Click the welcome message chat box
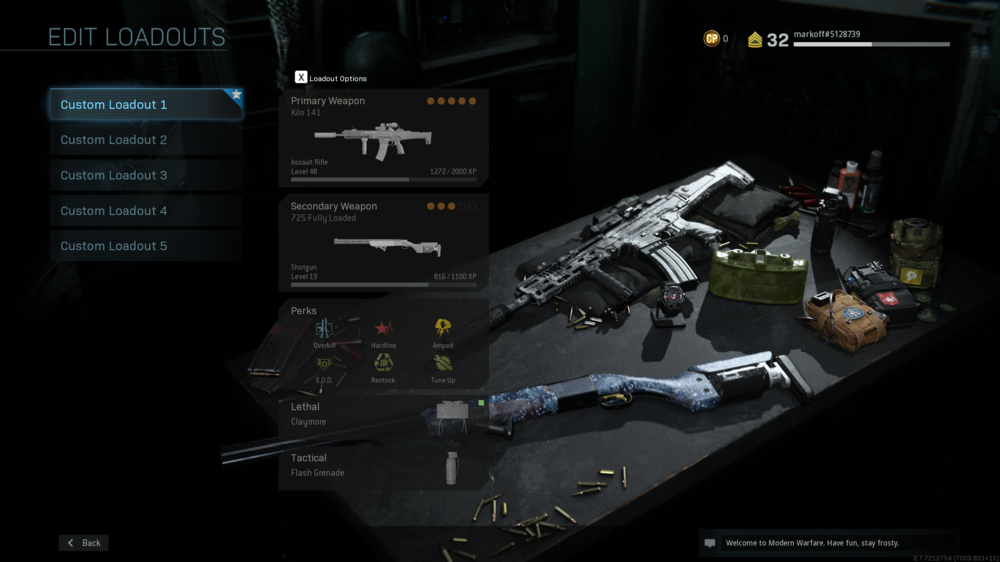The width and height of the screenshot is (1000, 562). (829, 543)
